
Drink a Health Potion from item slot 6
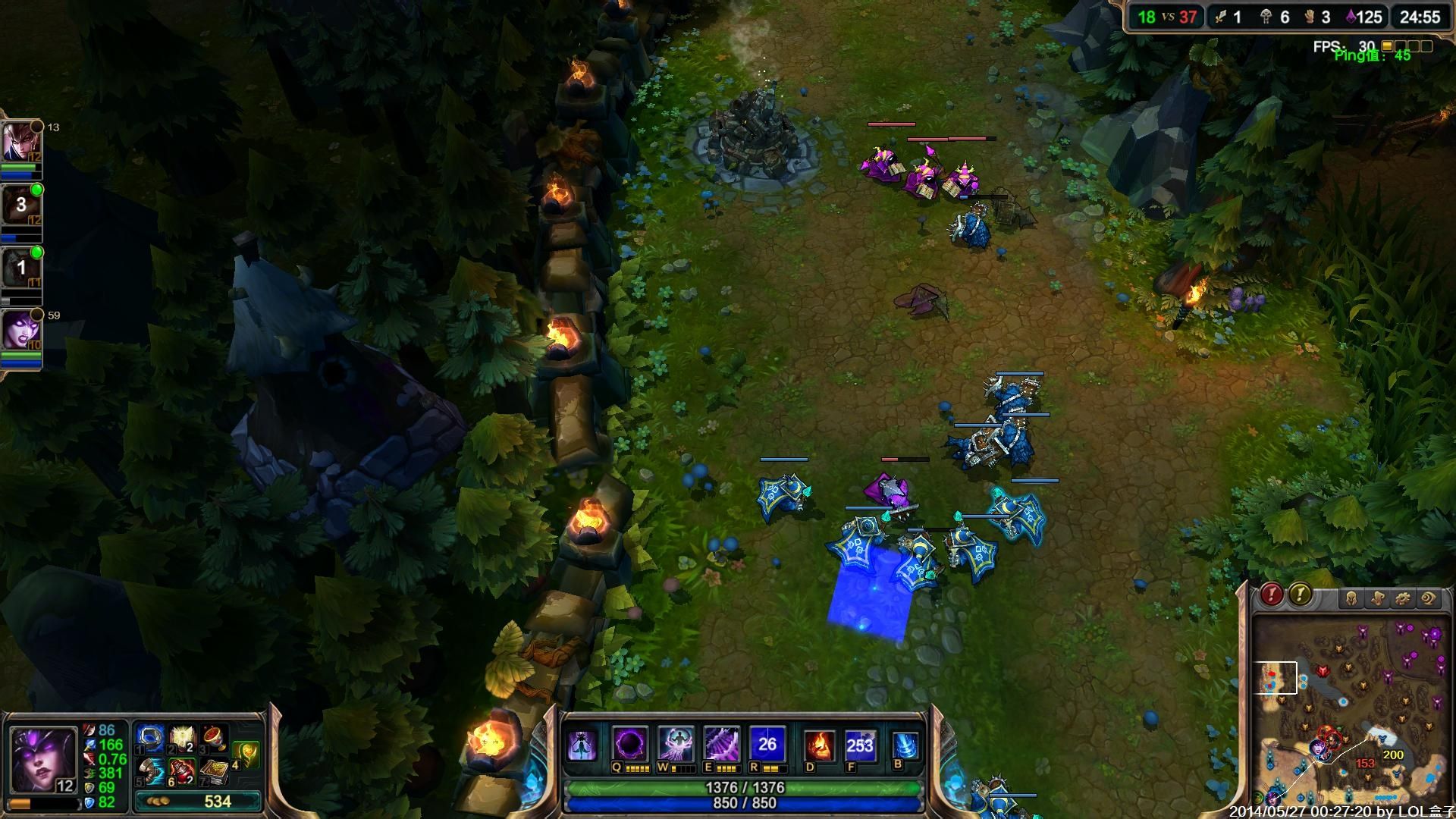coord(181,772)
